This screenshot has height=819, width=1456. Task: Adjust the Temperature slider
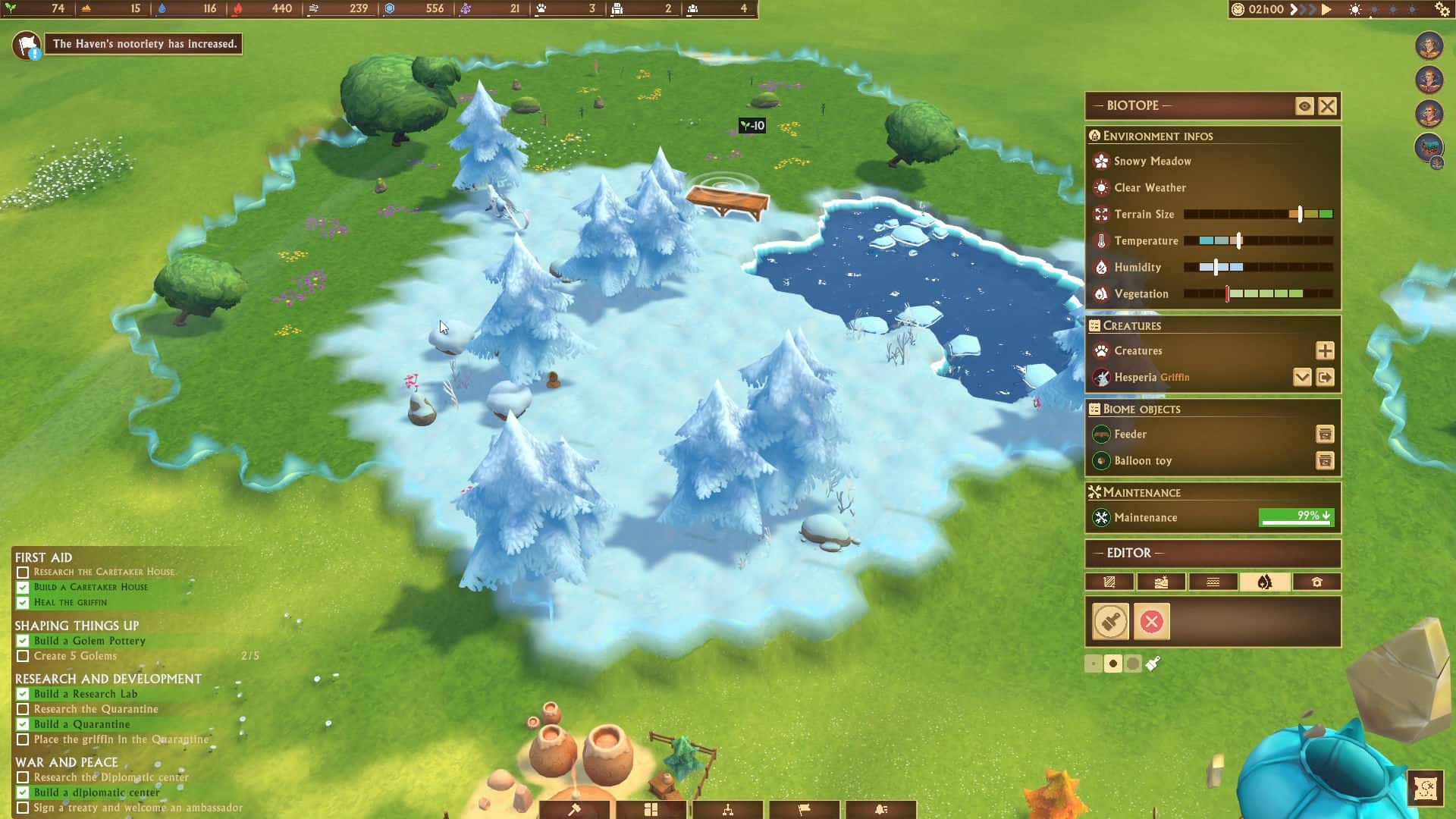1239,240
